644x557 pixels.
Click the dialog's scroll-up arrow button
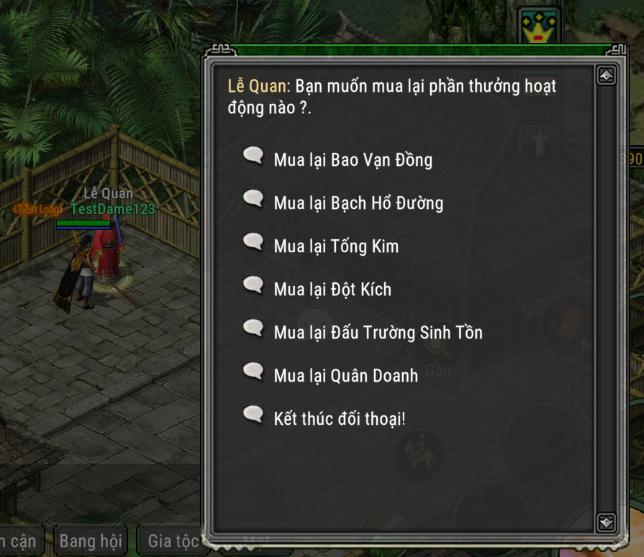605,75
